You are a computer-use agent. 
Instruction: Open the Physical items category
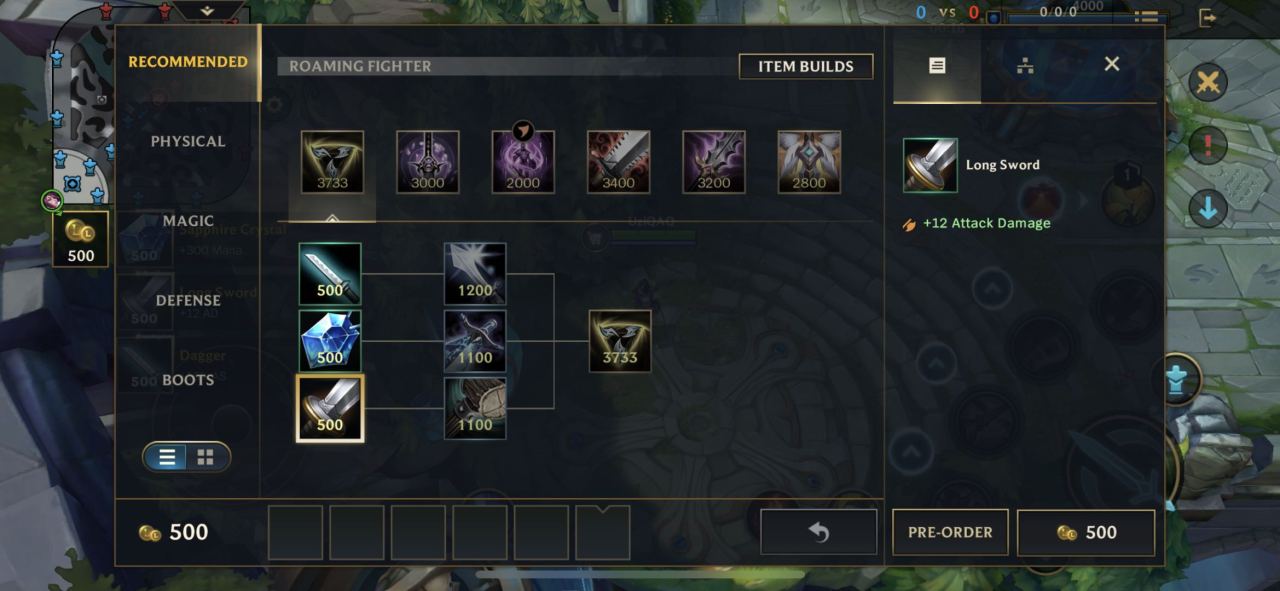click(x=188, y=141)
